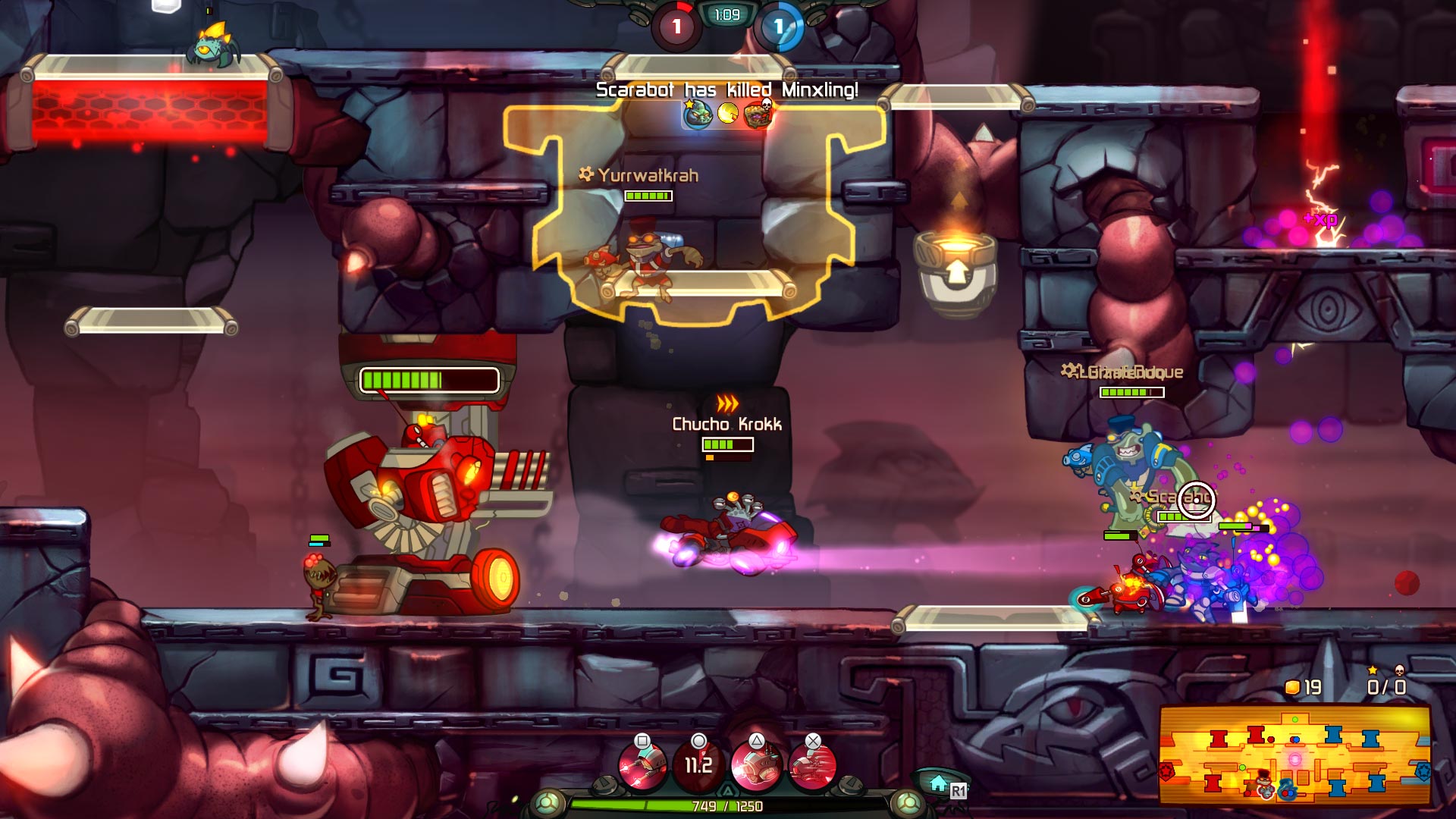Viewport: 1456px width, 819px height.
Task: Click the Scarabot portrait in the kill feed
Action: [698, 115]
